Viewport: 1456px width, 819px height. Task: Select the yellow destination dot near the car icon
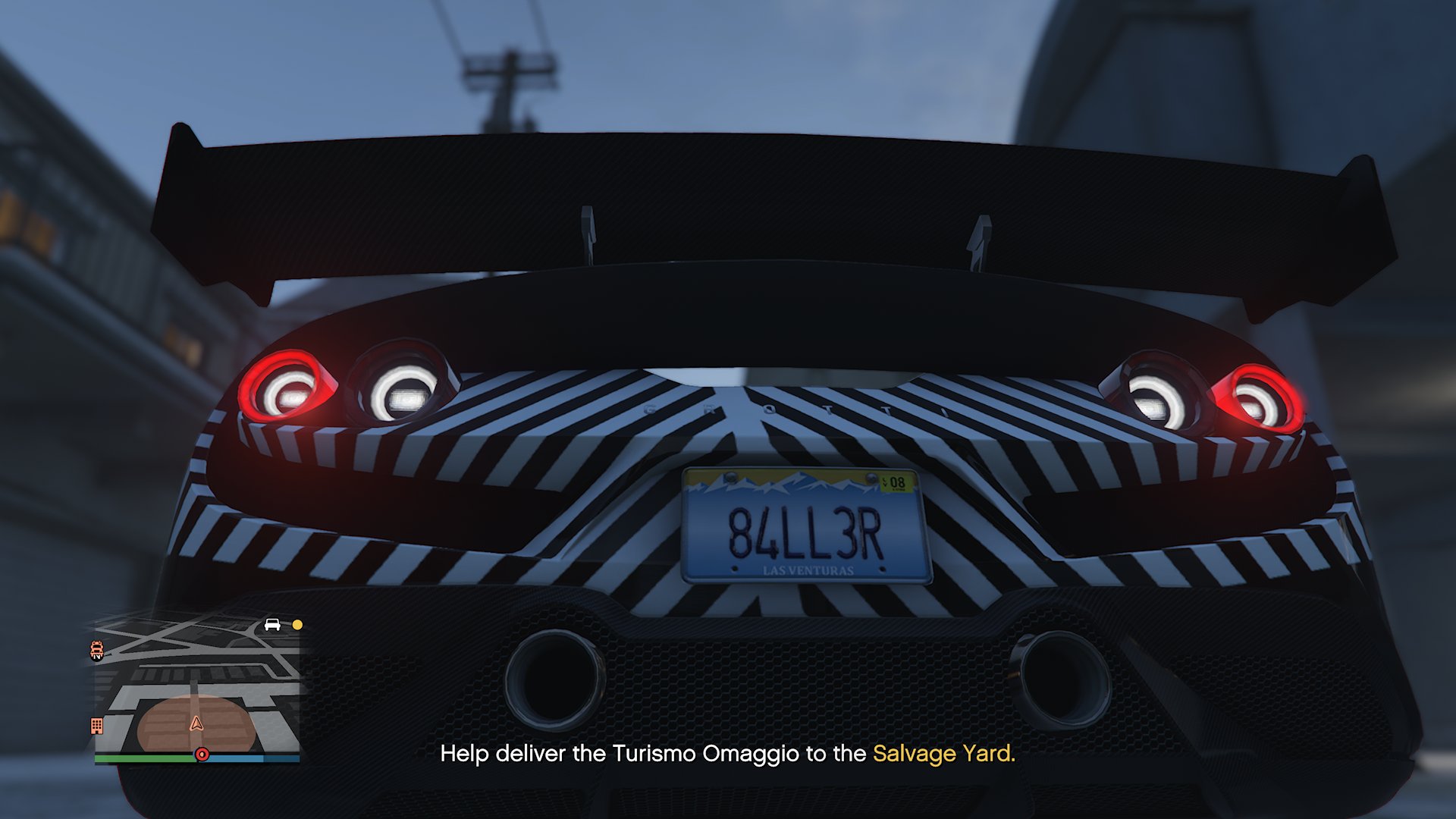(296, 624)
